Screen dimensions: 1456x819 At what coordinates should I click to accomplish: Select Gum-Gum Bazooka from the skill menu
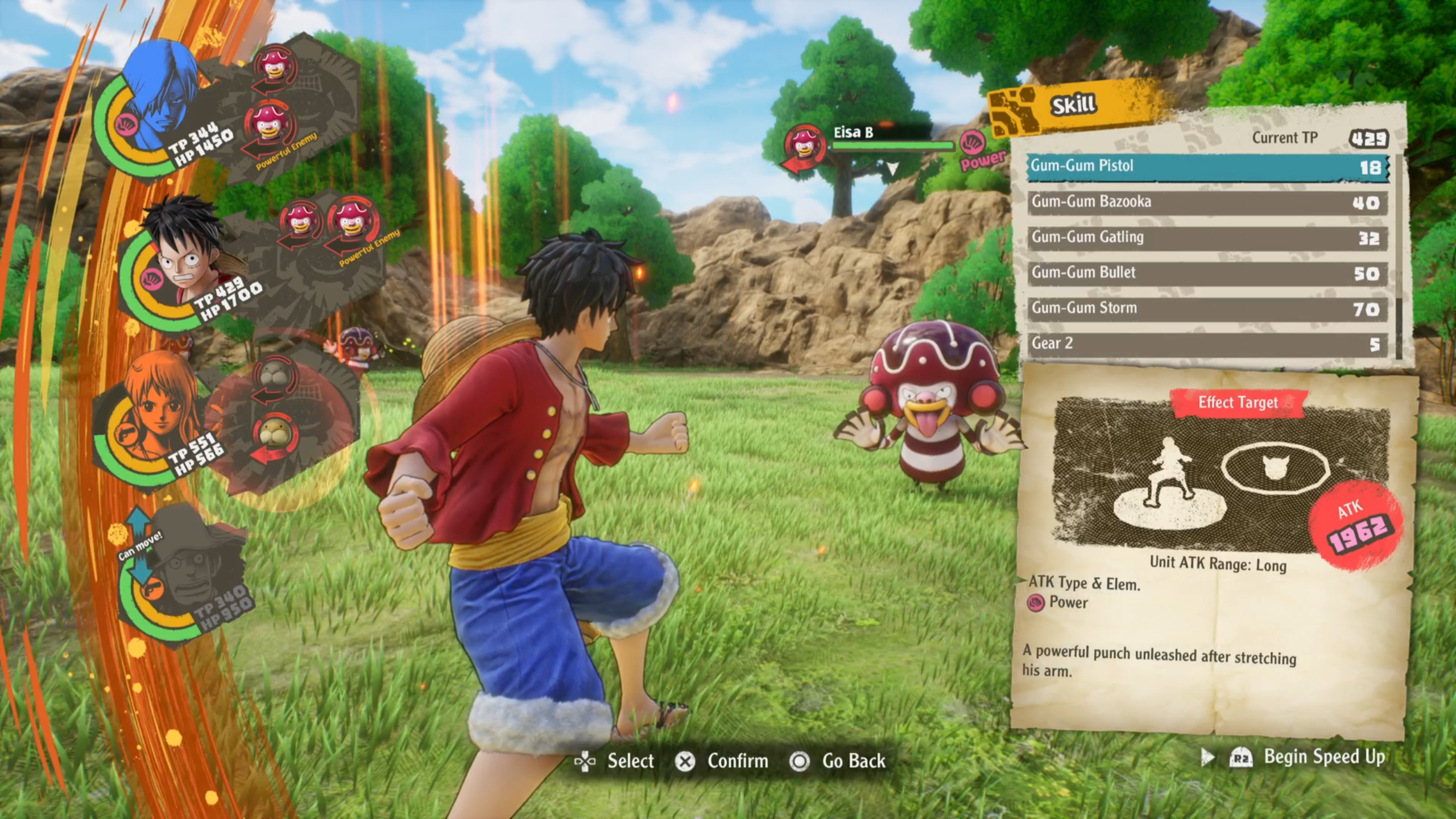(1194, 201)
